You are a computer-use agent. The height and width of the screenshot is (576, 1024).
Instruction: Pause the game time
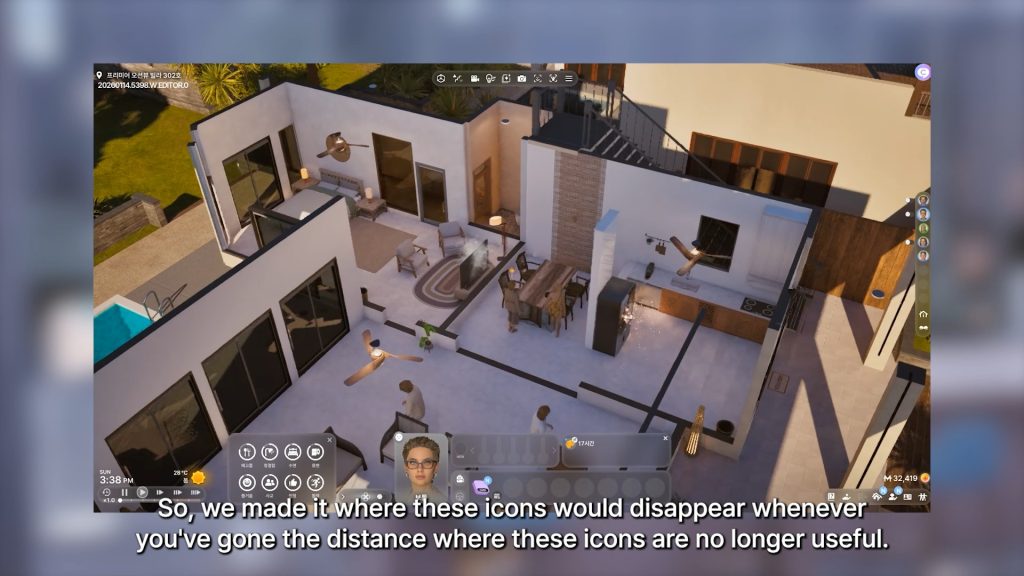pos(125,492)
